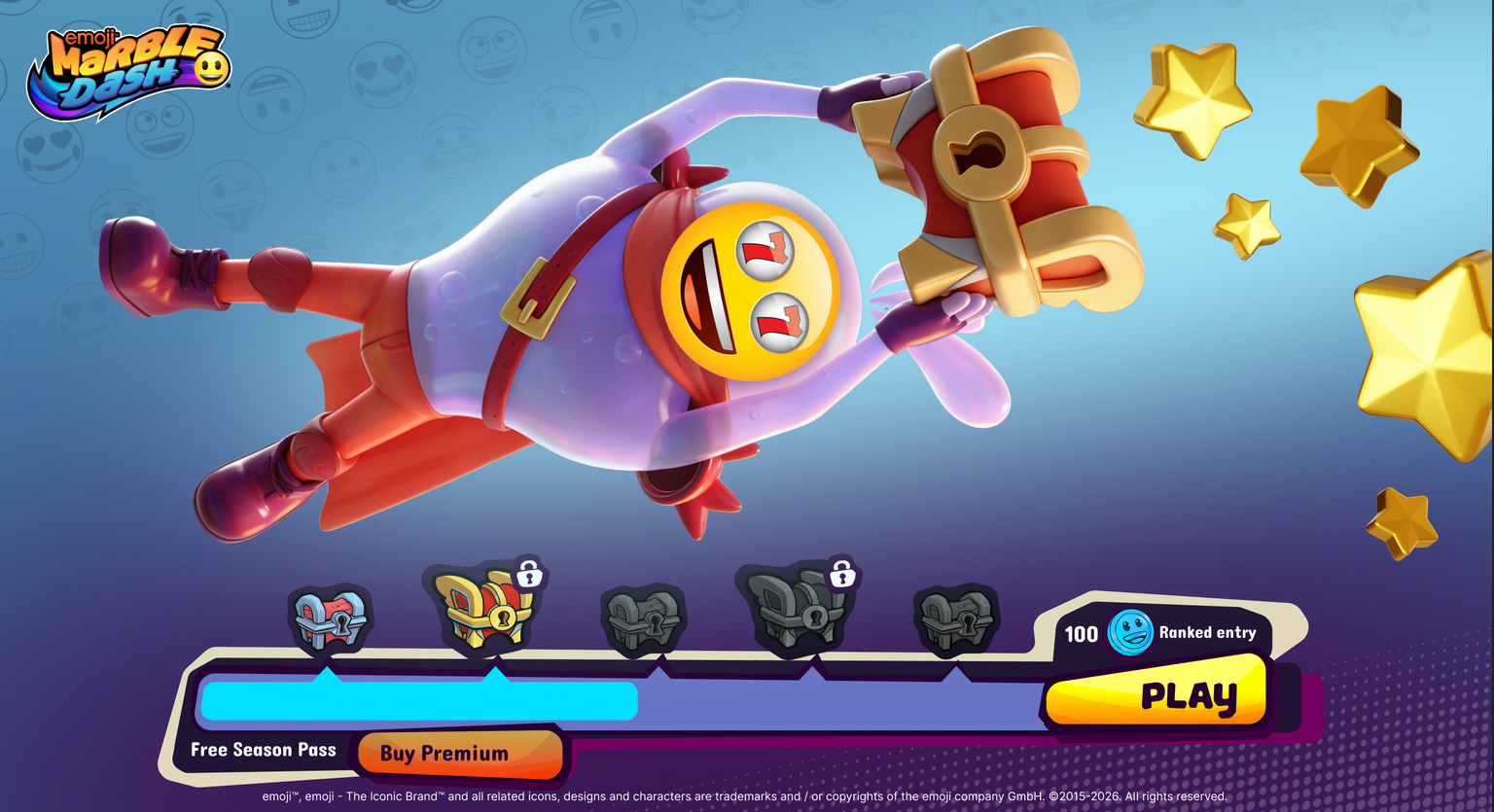Image resolution: width=1494 pixels, height=812 pixels.
Task: Click the blue emoji coin icon
Action: [x=1130, y=632]
